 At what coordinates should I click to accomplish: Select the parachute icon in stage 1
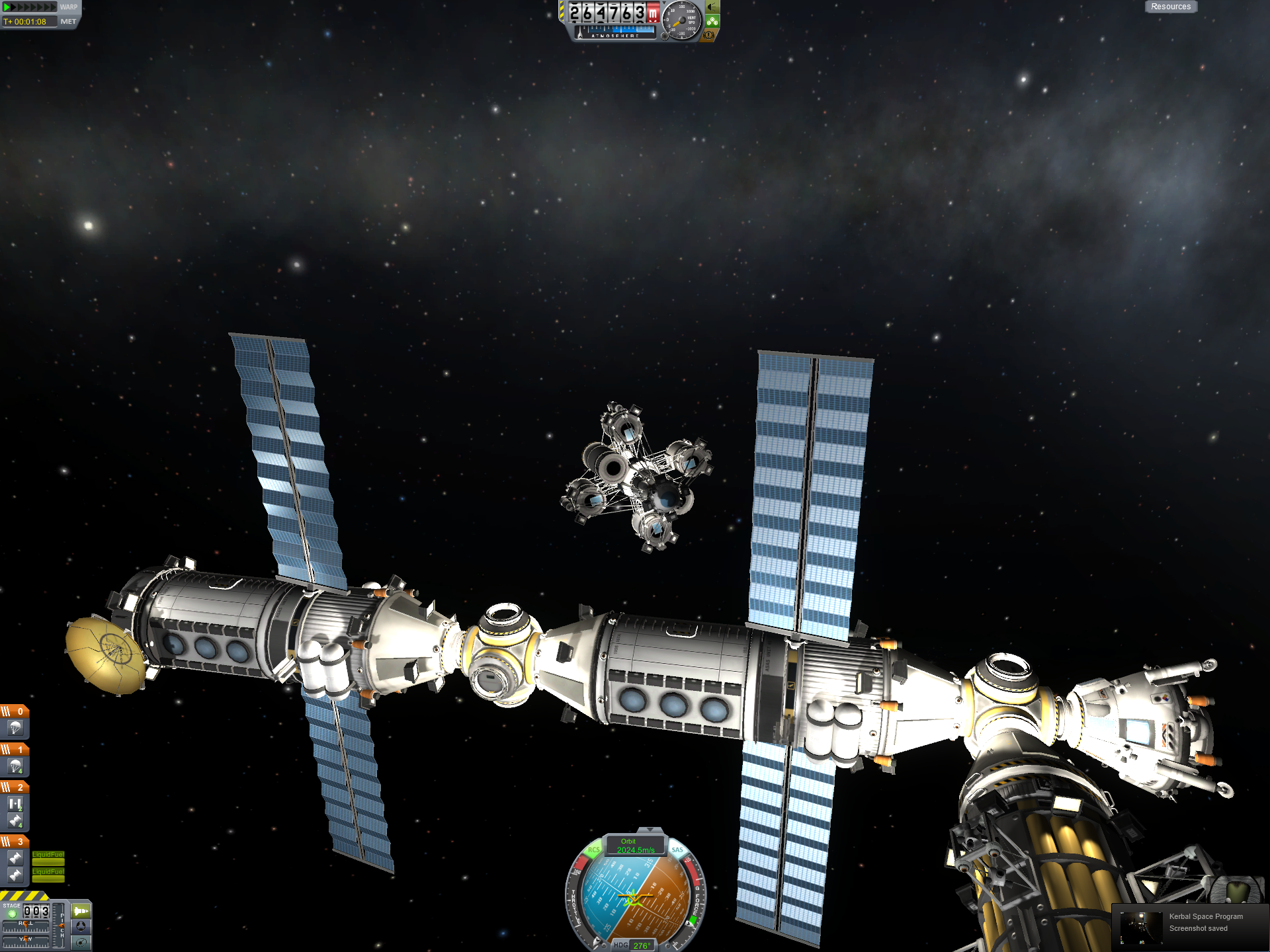[15, 766]
